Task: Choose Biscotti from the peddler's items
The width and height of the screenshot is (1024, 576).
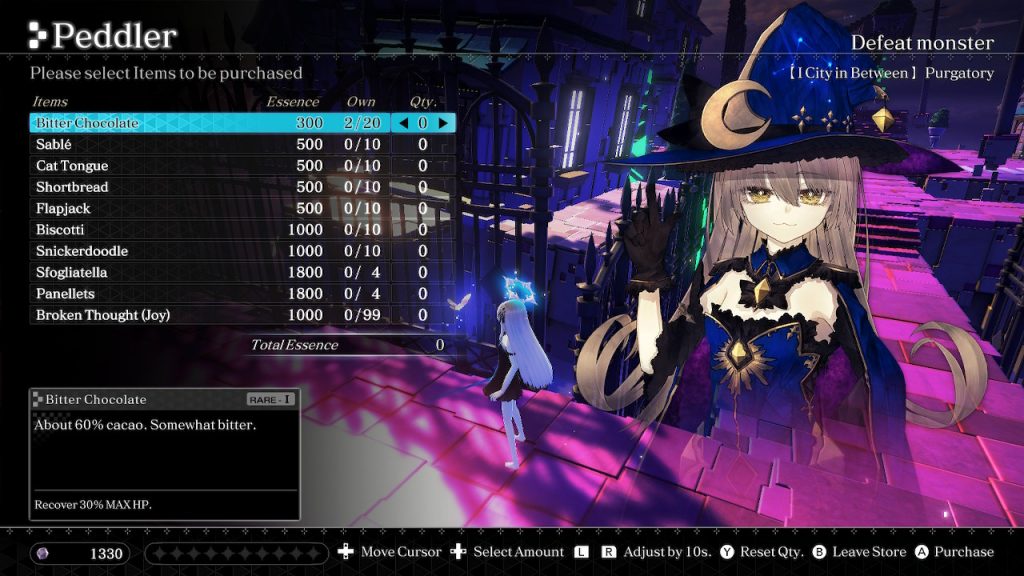Action: 61,229
